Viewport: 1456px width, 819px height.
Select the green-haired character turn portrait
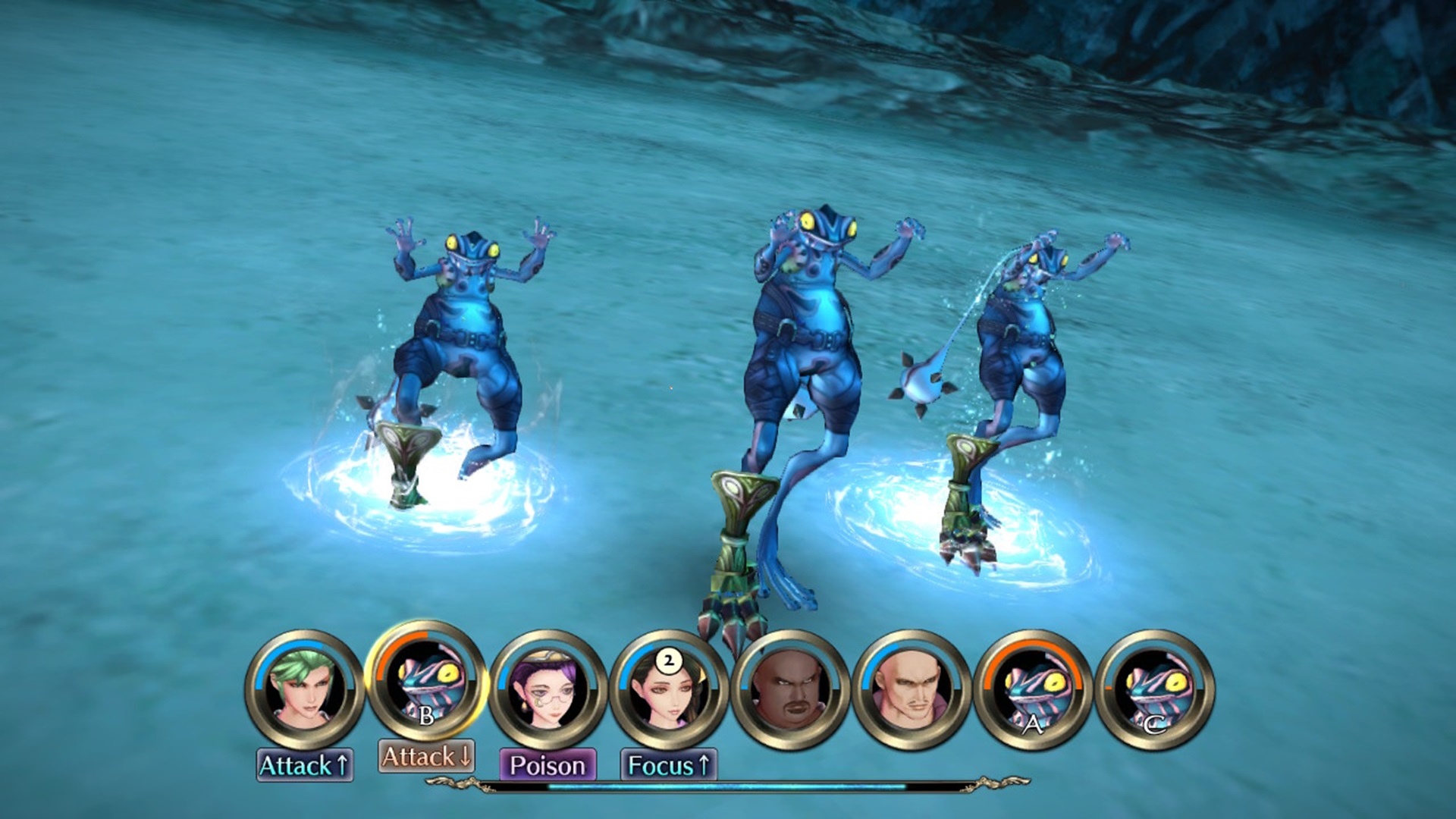point(305,689)
